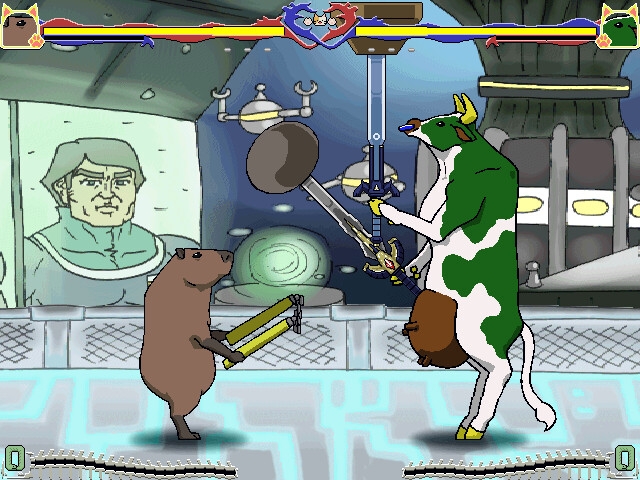Click the green cow opponent portrait

click(619, 26)
